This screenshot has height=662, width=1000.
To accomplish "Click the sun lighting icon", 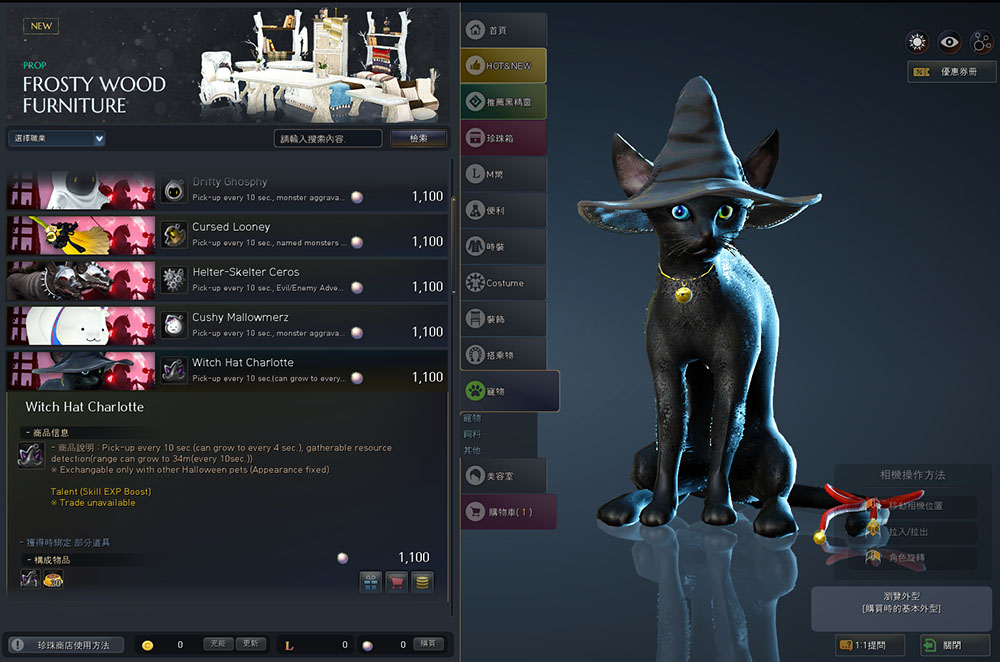I will click(916, 42).
